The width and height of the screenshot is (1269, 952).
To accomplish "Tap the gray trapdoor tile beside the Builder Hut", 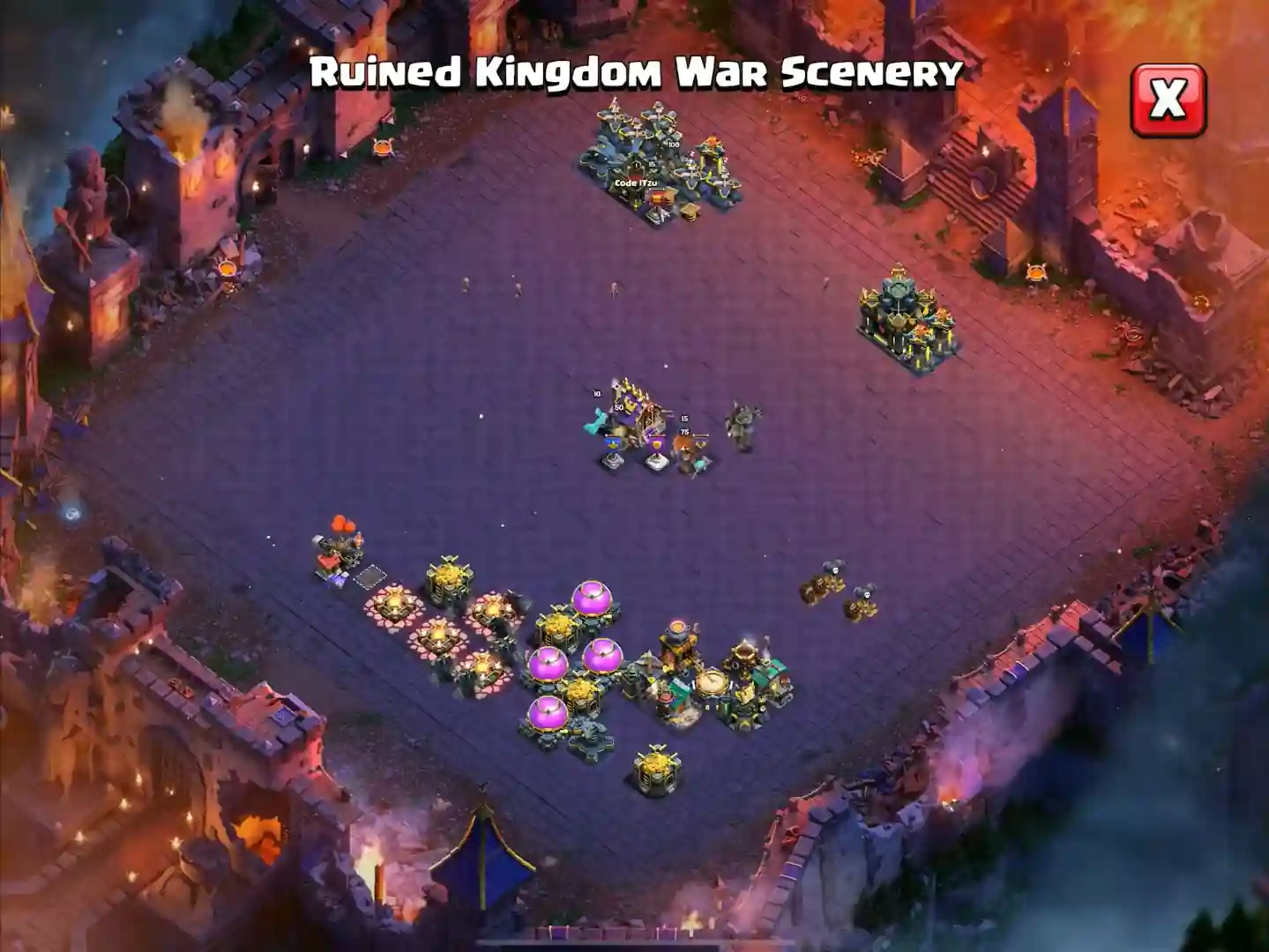I will pyautogui.click(x=370, y=576).
